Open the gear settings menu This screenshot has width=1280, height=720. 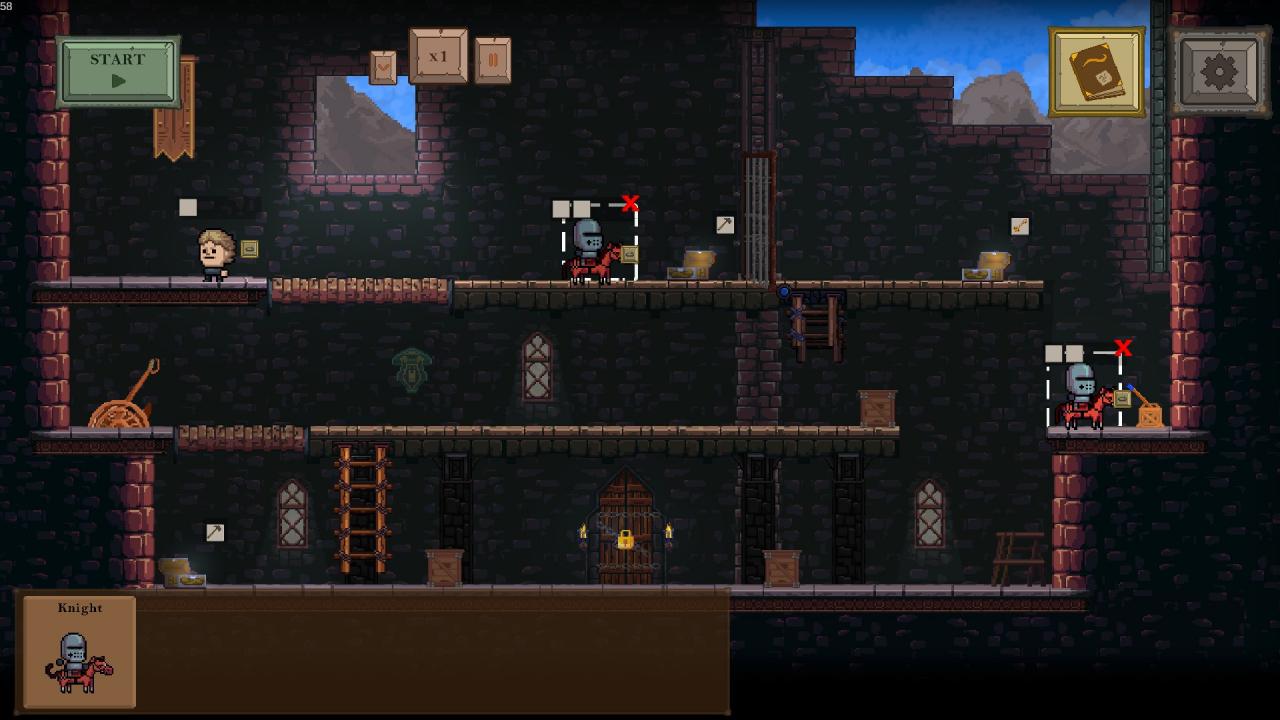[1220, 71]
